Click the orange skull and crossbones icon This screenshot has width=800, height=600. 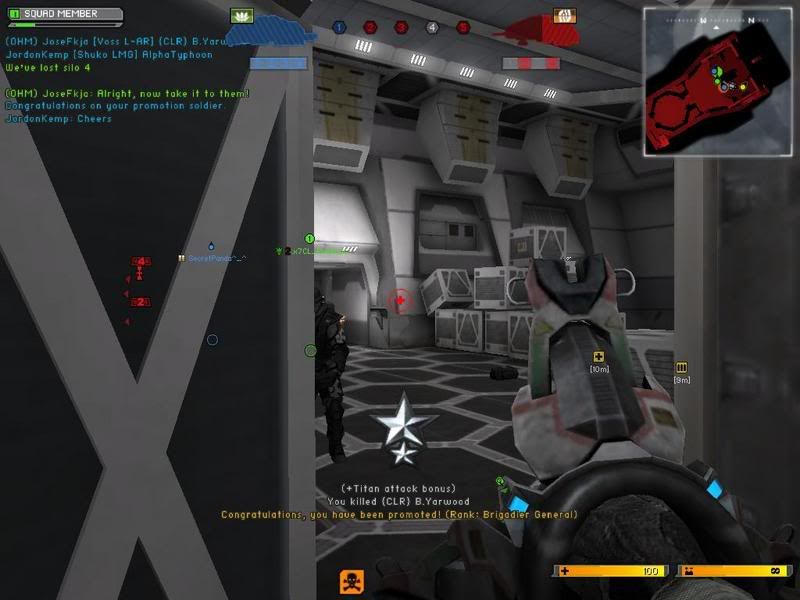coord(351,581)
